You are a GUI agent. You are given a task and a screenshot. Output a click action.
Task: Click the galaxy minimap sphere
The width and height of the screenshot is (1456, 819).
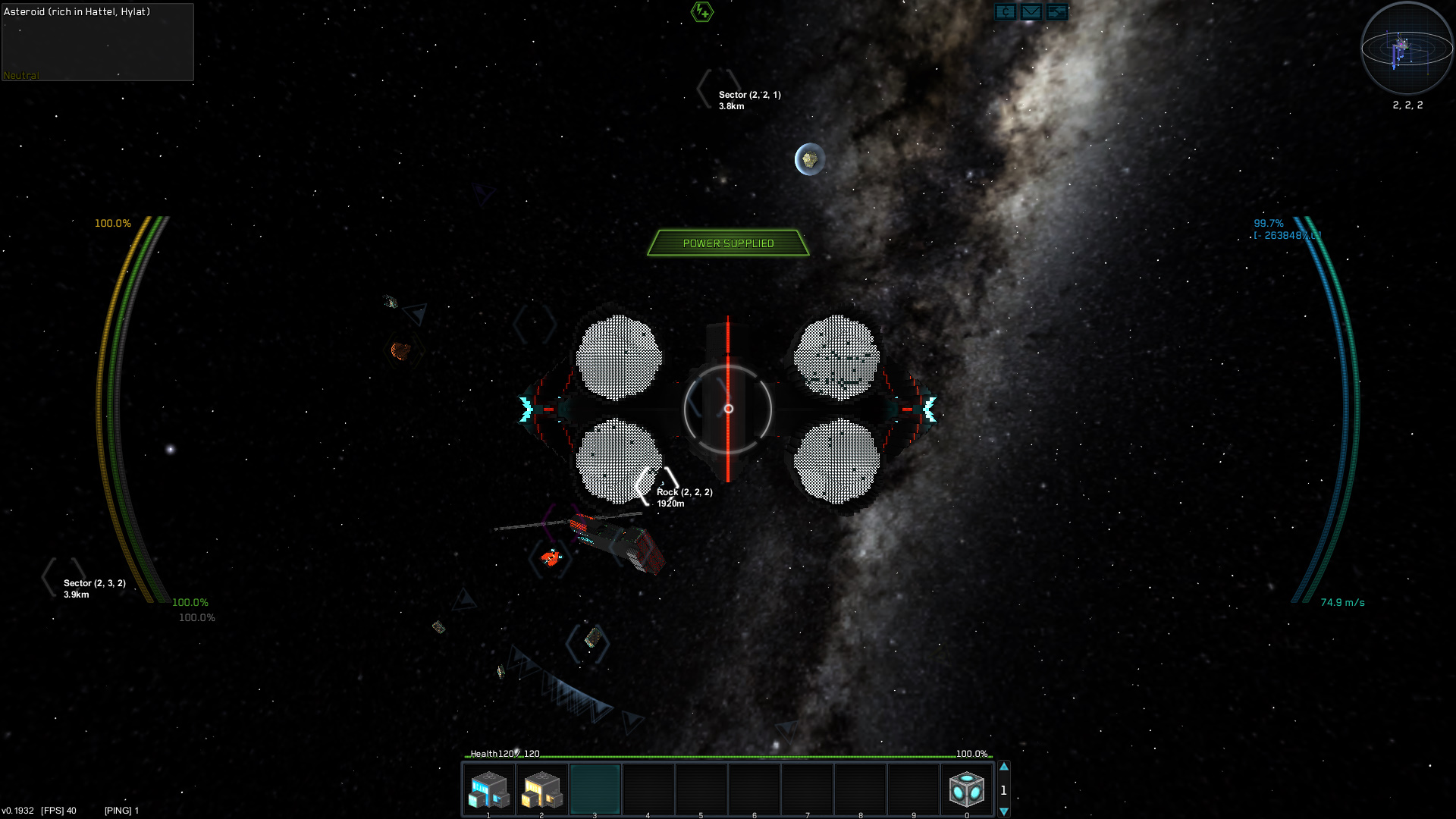1407,49
